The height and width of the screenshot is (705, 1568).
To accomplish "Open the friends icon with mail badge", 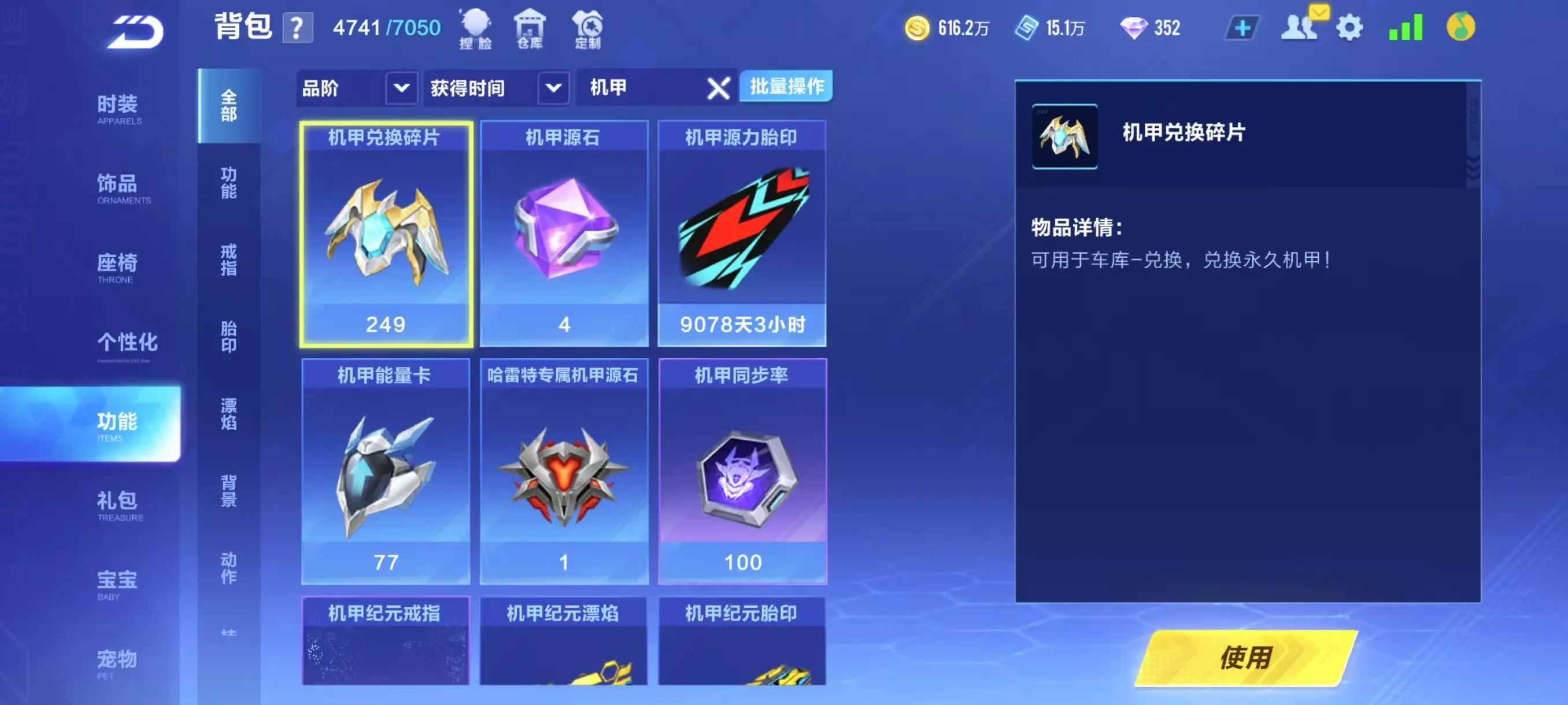I will pyautogui.click(x=1300, y=26).
